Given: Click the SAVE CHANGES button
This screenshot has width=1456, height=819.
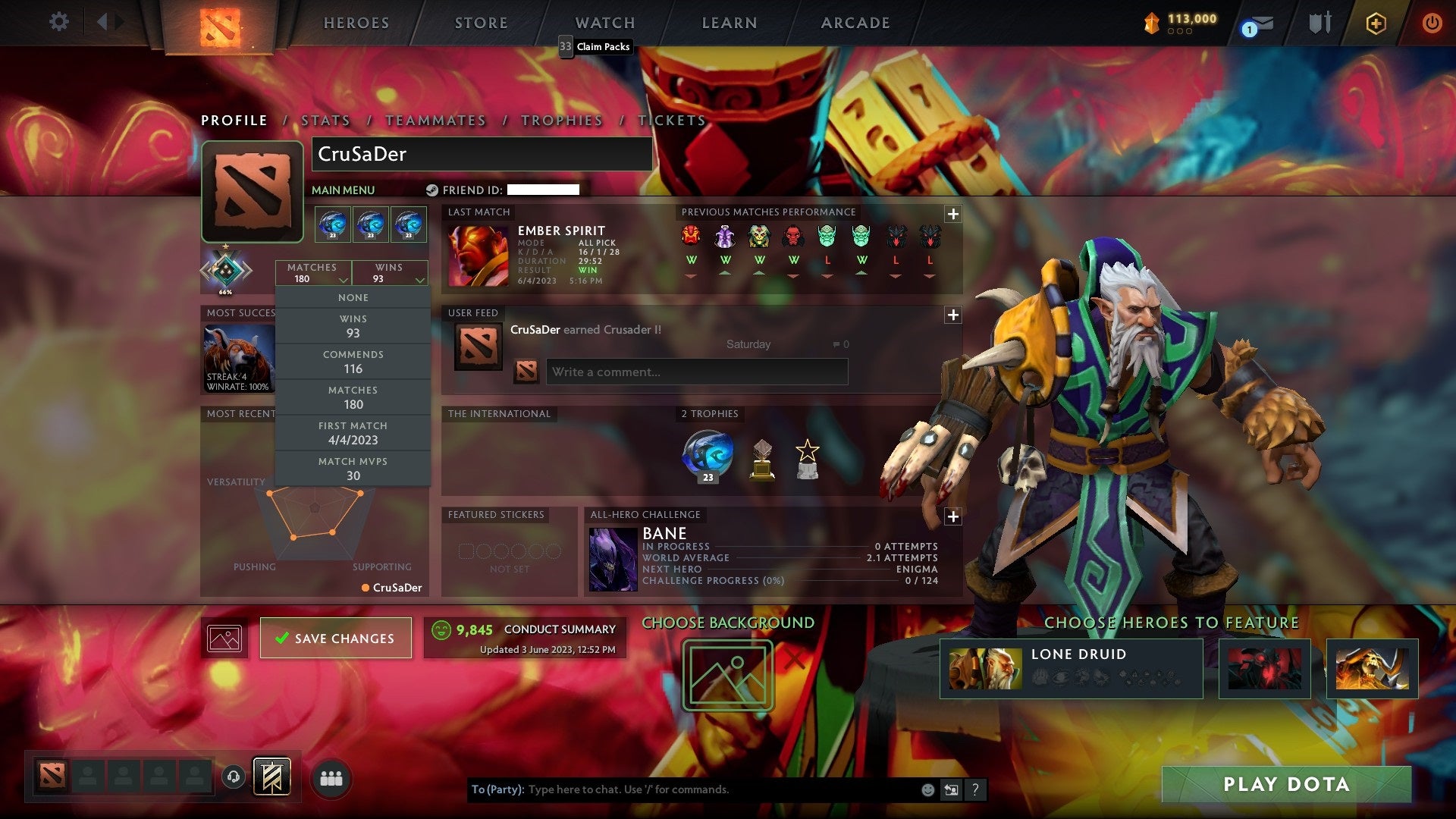Looking at the screenshot, I should tap(336, 638).
